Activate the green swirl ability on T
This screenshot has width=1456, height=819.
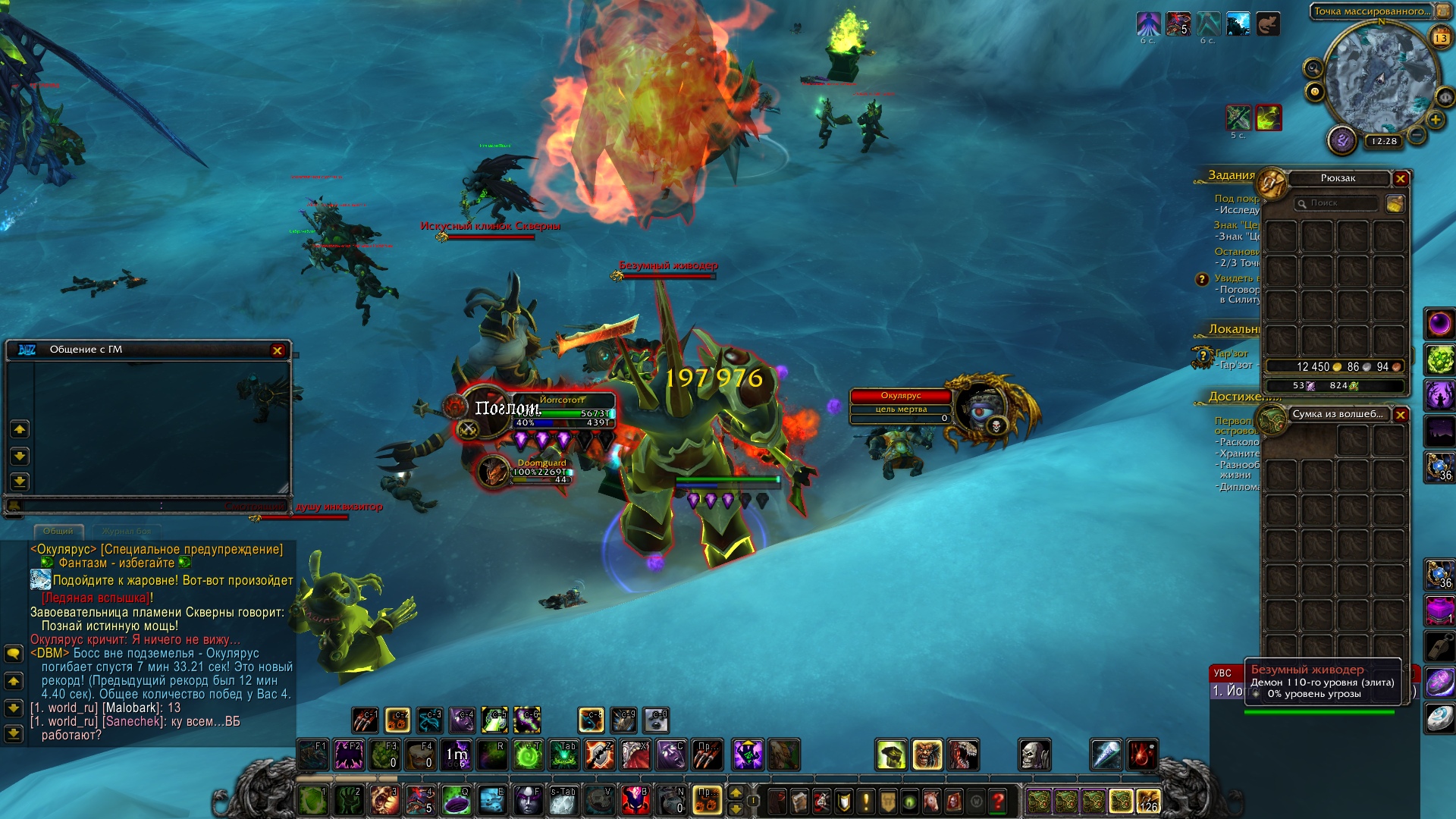click(528, 755)
